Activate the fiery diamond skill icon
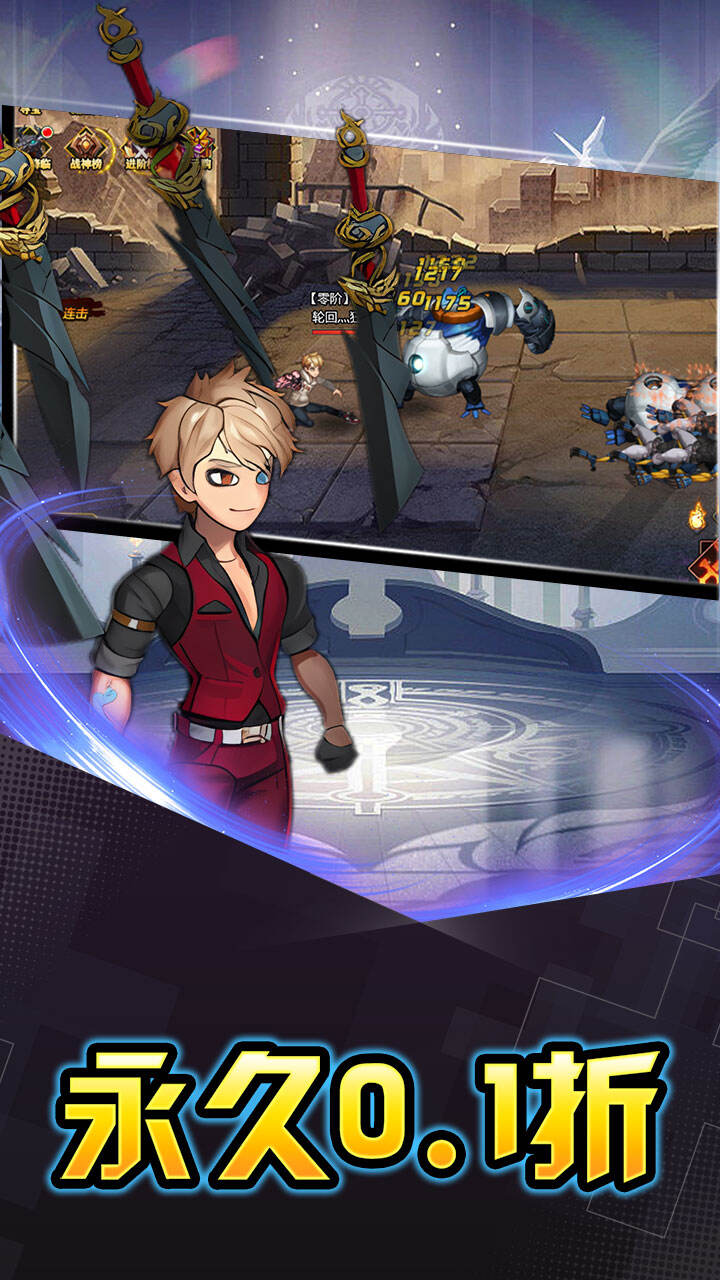The height and width of the screenshot is (1280, 720). (x=709, y=563)
